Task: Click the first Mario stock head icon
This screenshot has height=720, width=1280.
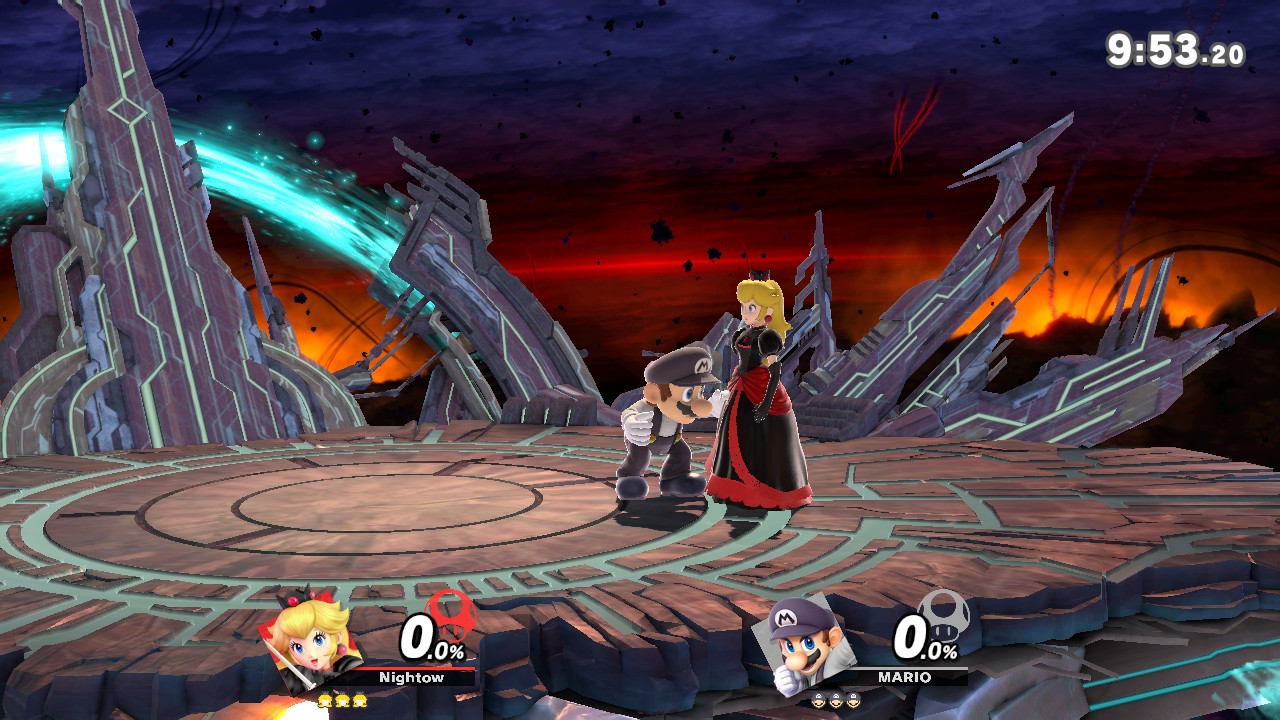Action: click(x=820, y=700)
